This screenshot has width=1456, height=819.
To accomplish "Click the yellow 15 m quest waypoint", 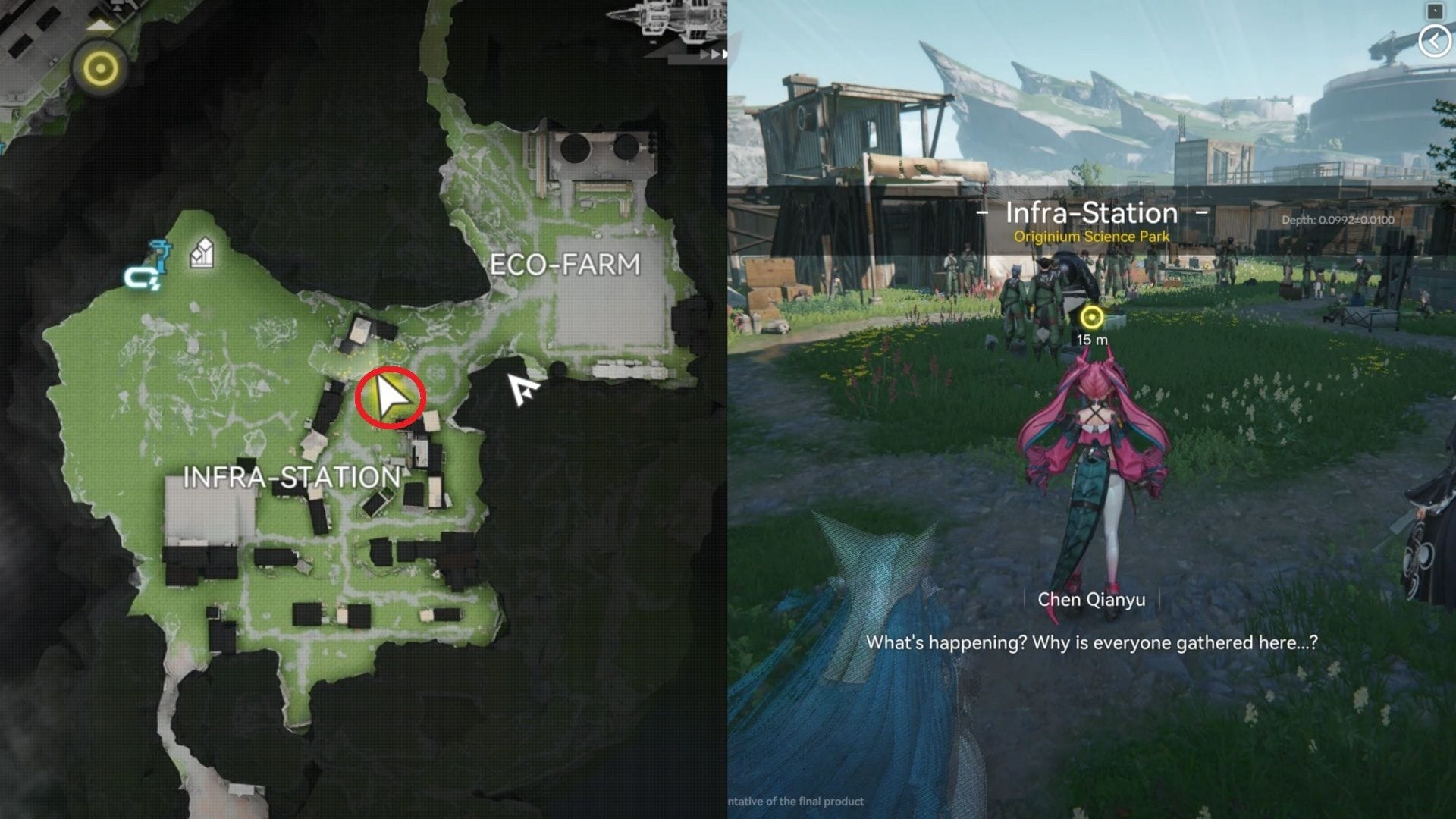I will [x=1091, y=317].
